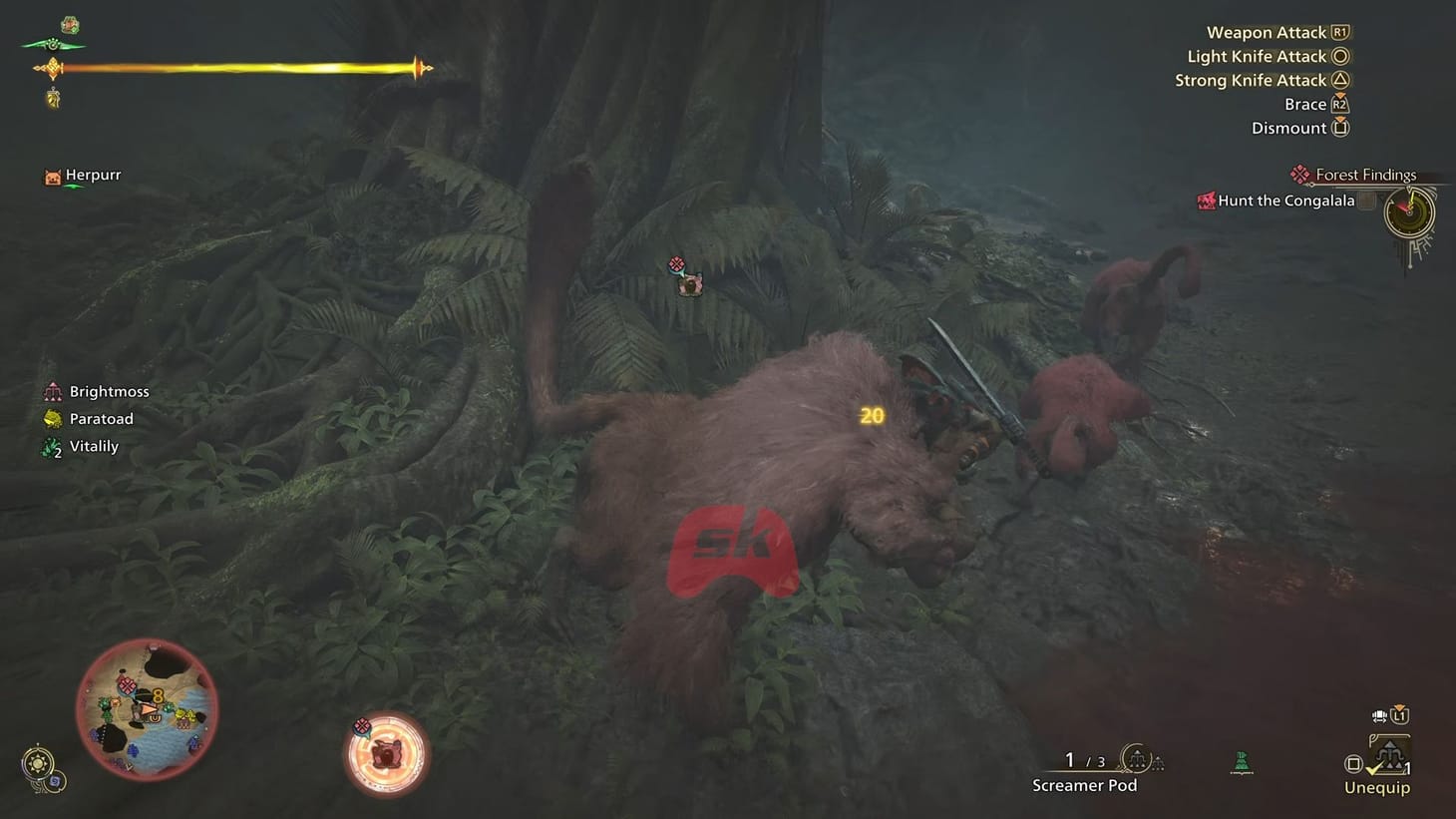
Task: Expand the compass radar dial
Action: click(1409, 211)
